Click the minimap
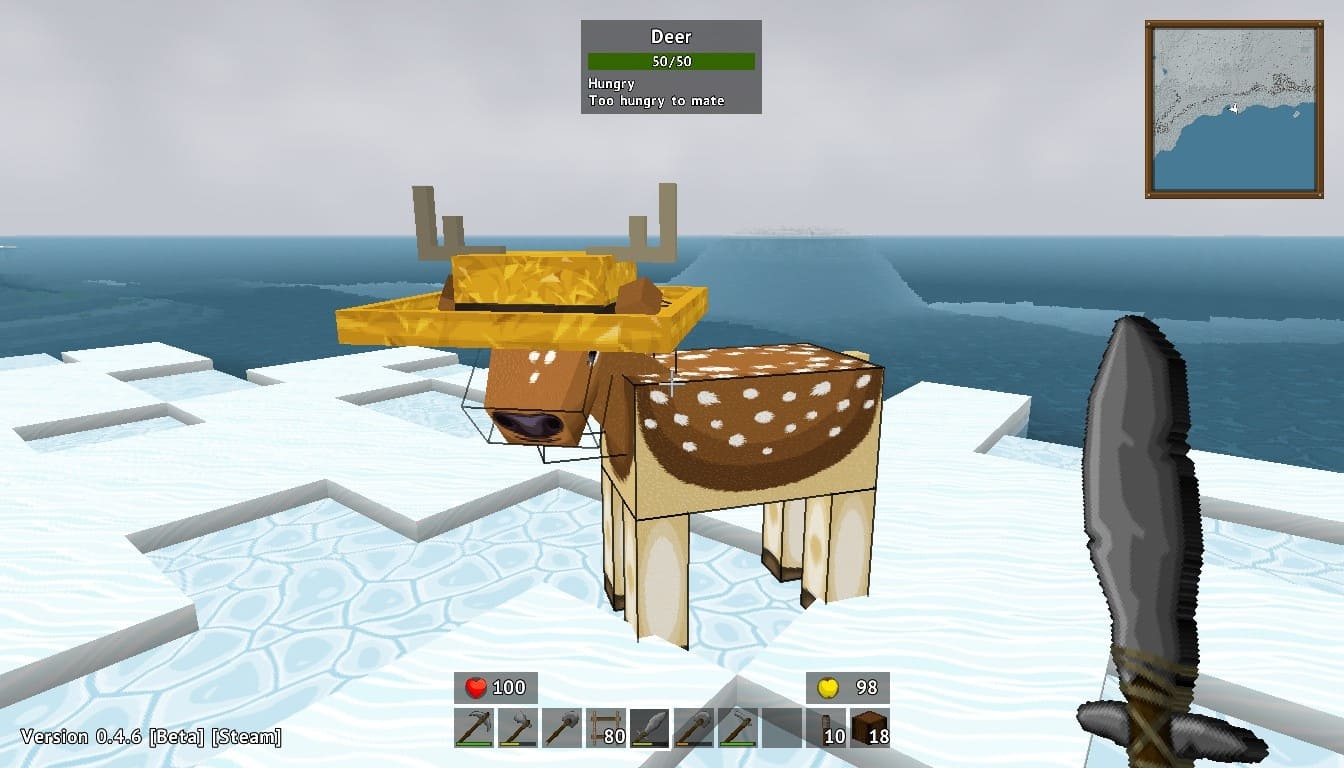The height and width of the screenshot is (768, 1344). [x=1234, y=109]
